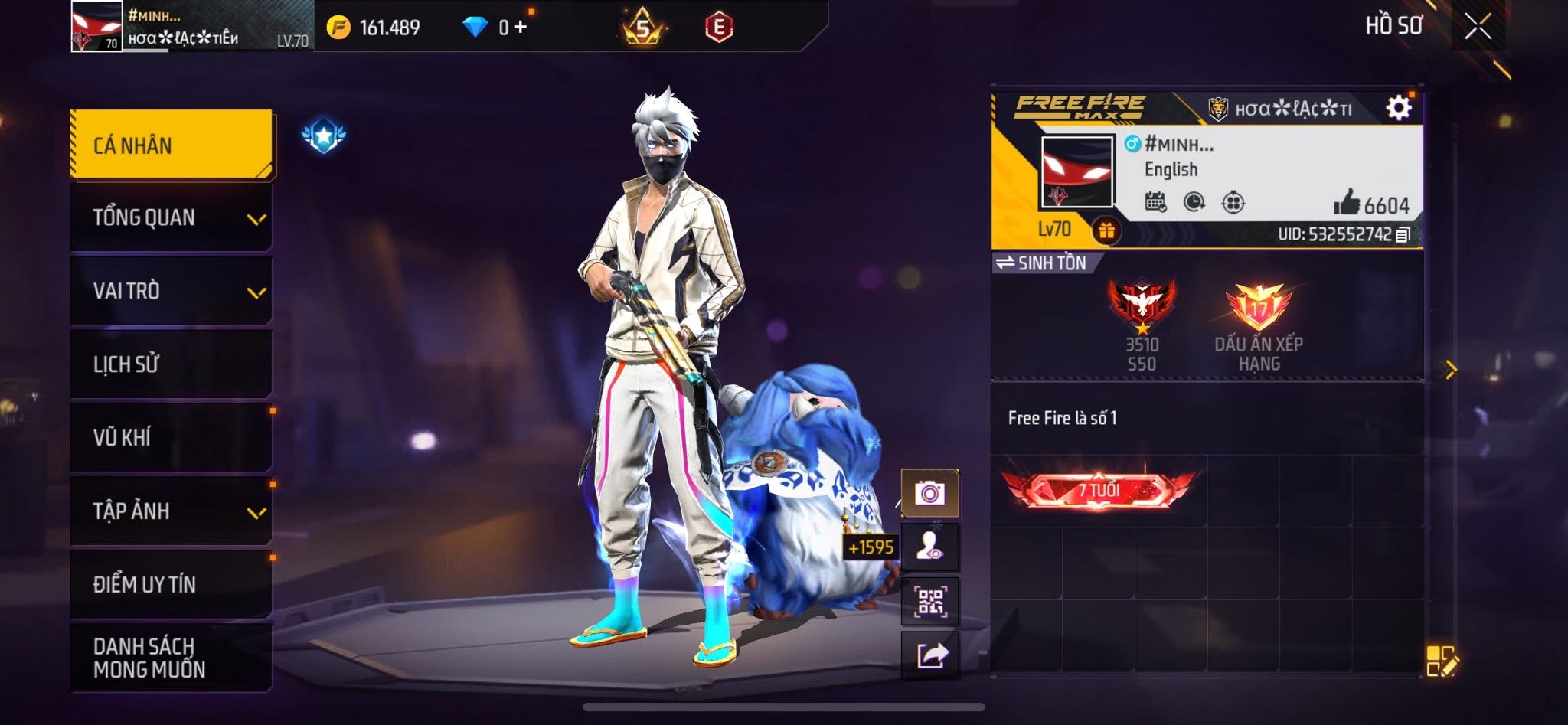Share the profile via the arrow button
Screen dimensions: 1568x725
[930, 655]
